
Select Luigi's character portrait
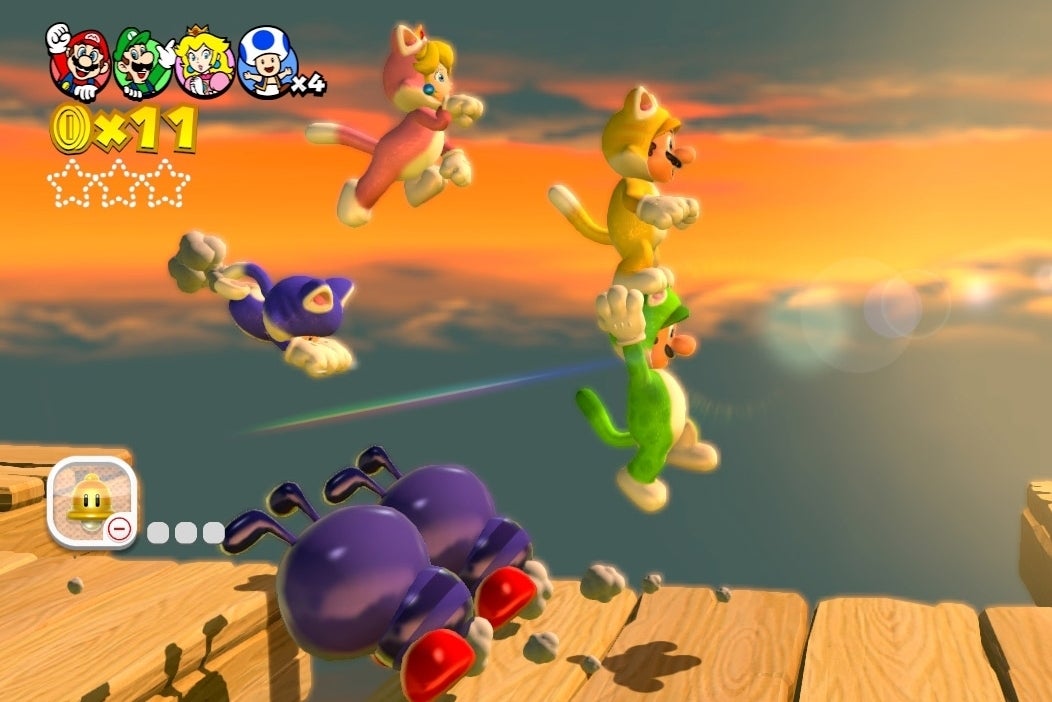(140, 62)
